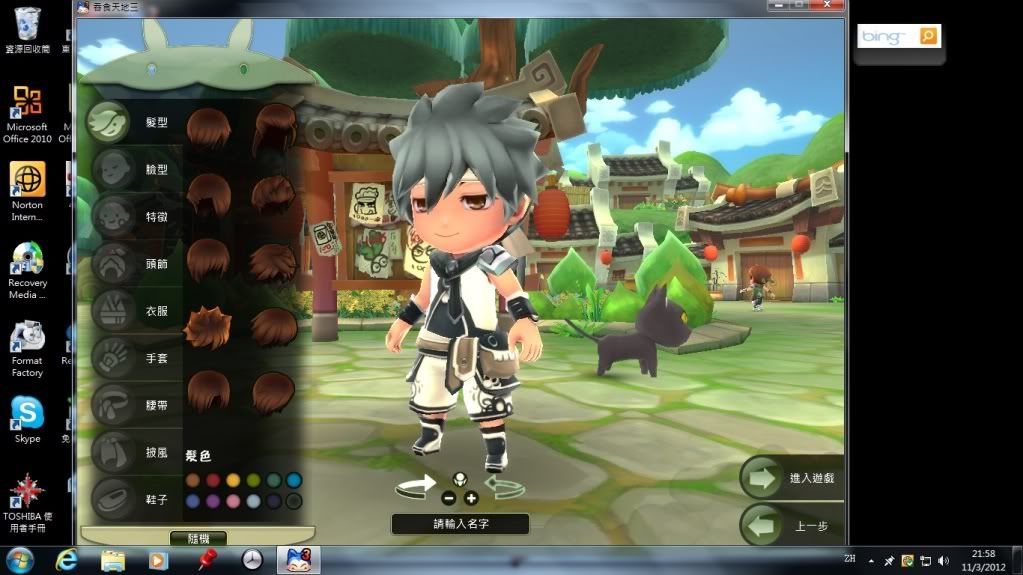
Task: Open the 手套 gloves category
Action: tap(110, 358)
